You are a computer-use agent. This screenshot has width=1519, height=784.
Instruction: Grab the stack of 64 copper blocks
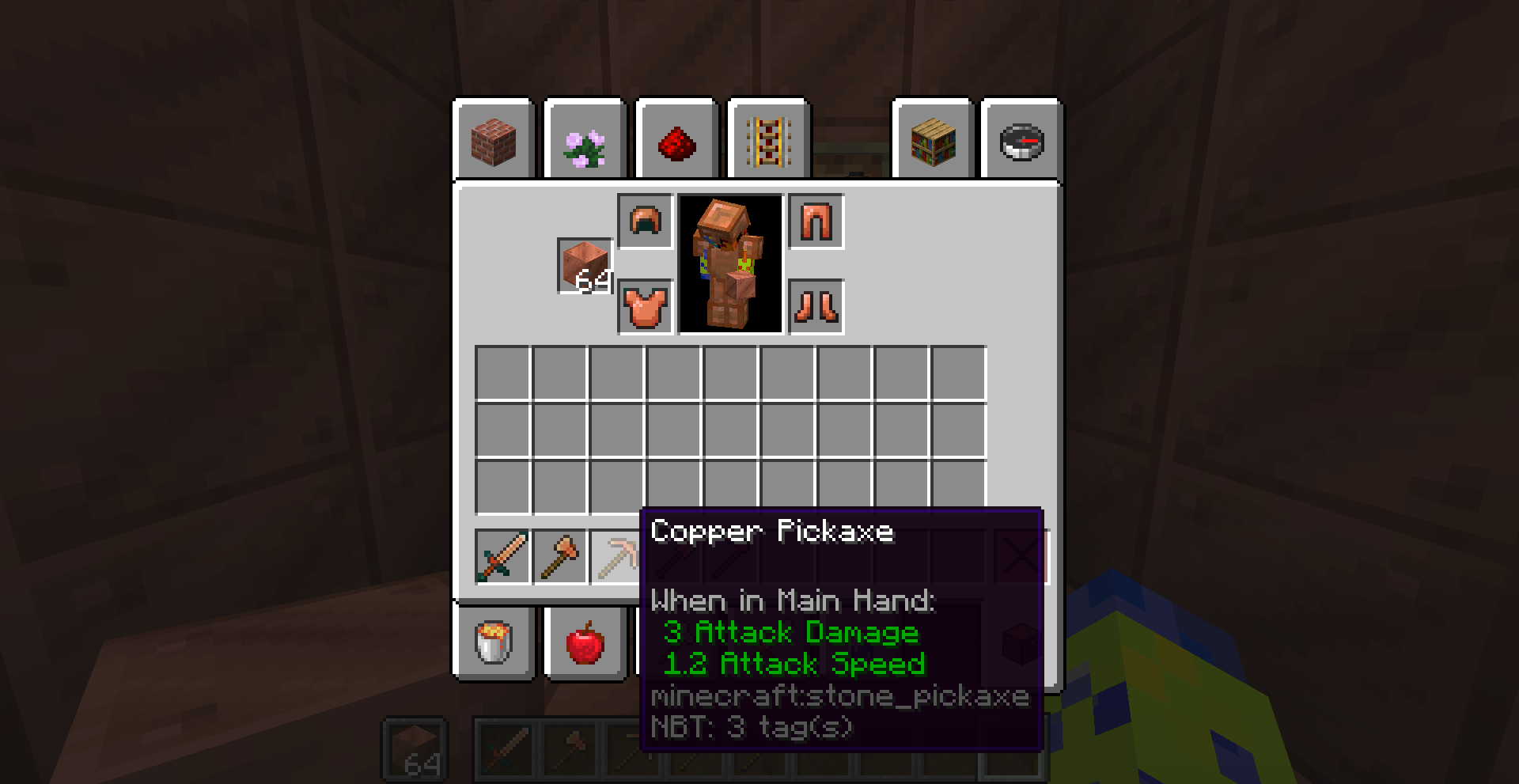(x=585, y=266)
